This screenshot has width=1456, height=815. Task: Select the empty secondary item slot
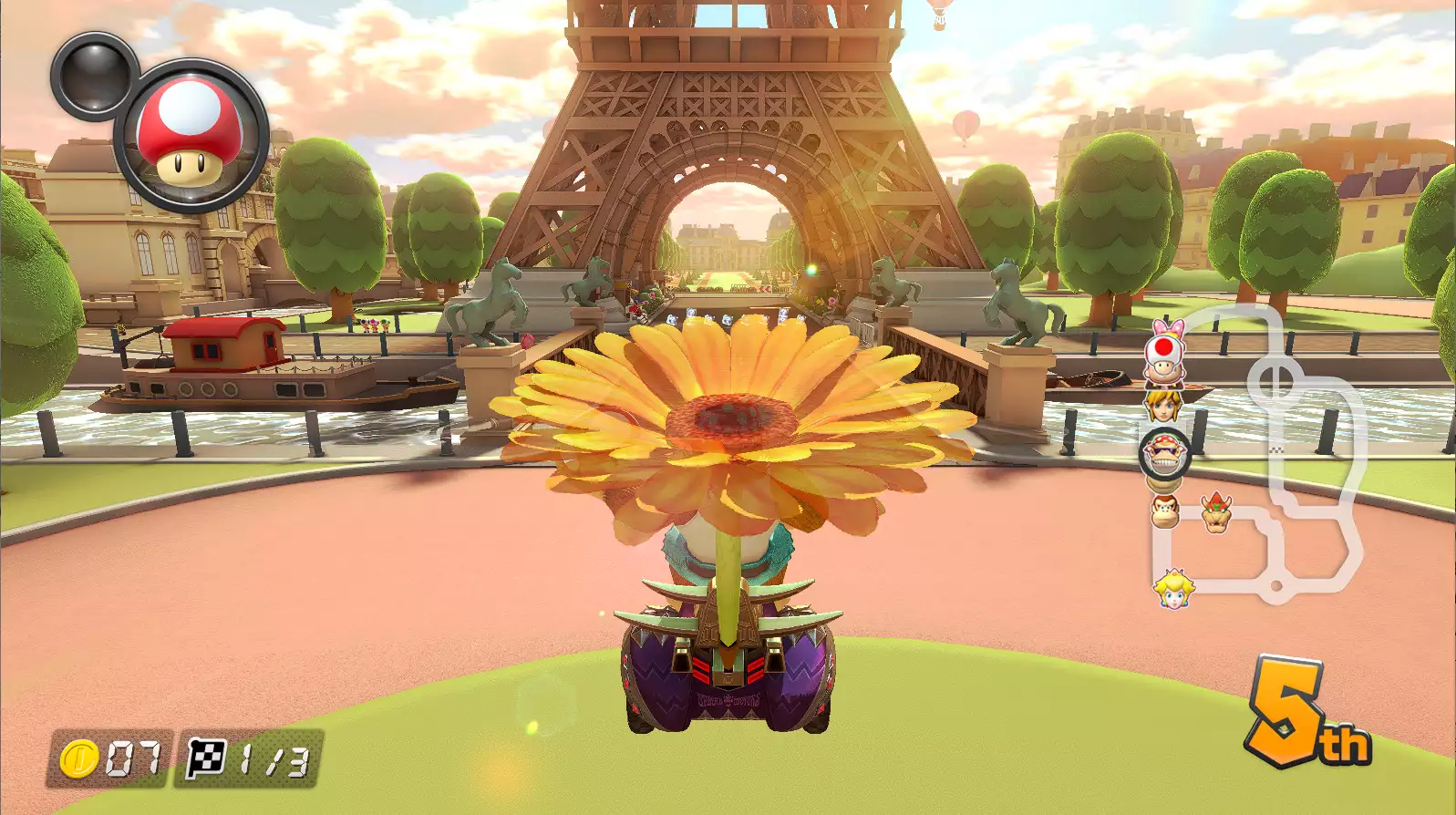point(93,75)
